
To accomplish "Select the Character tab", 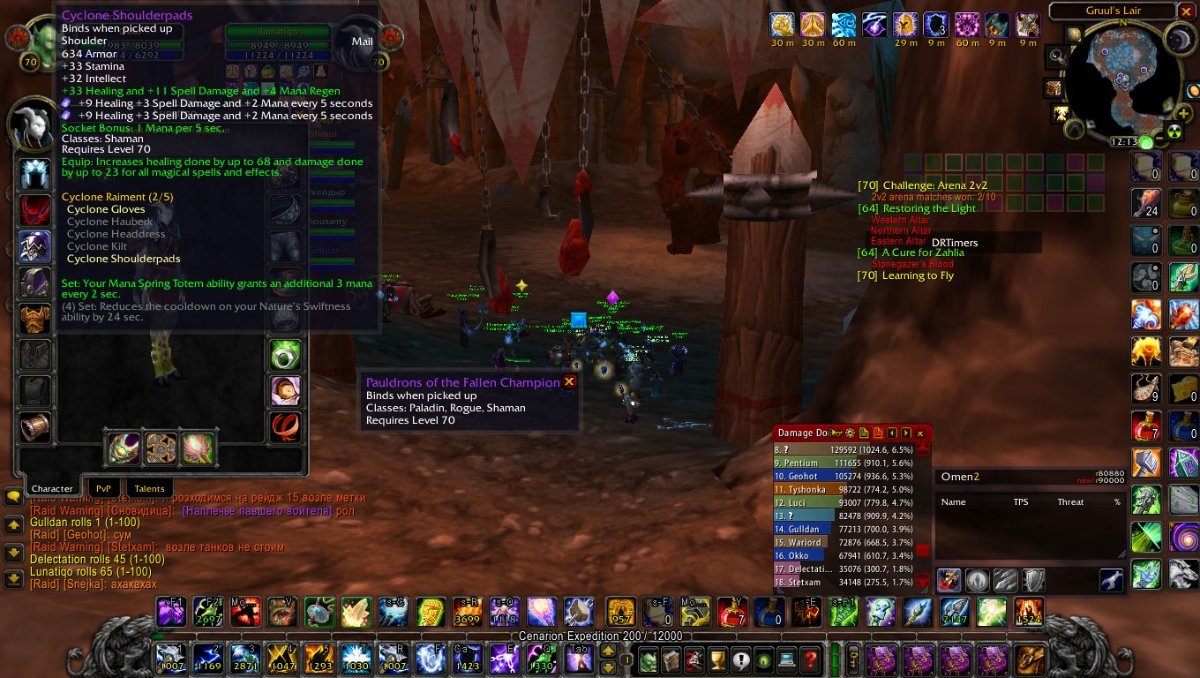I will 52,488.
